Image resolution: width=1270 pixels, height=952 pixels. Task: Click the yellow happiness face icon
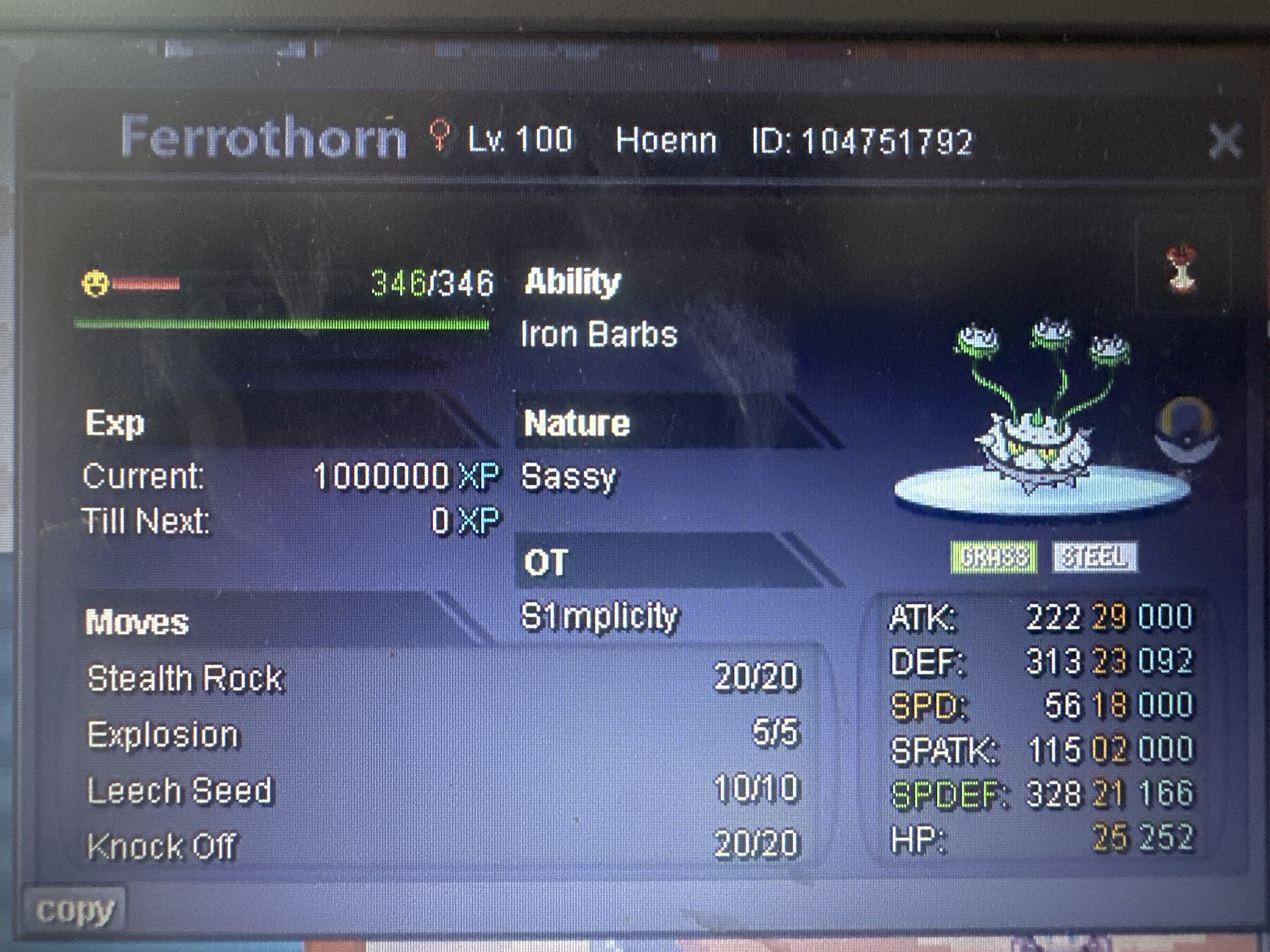(95, 283)
